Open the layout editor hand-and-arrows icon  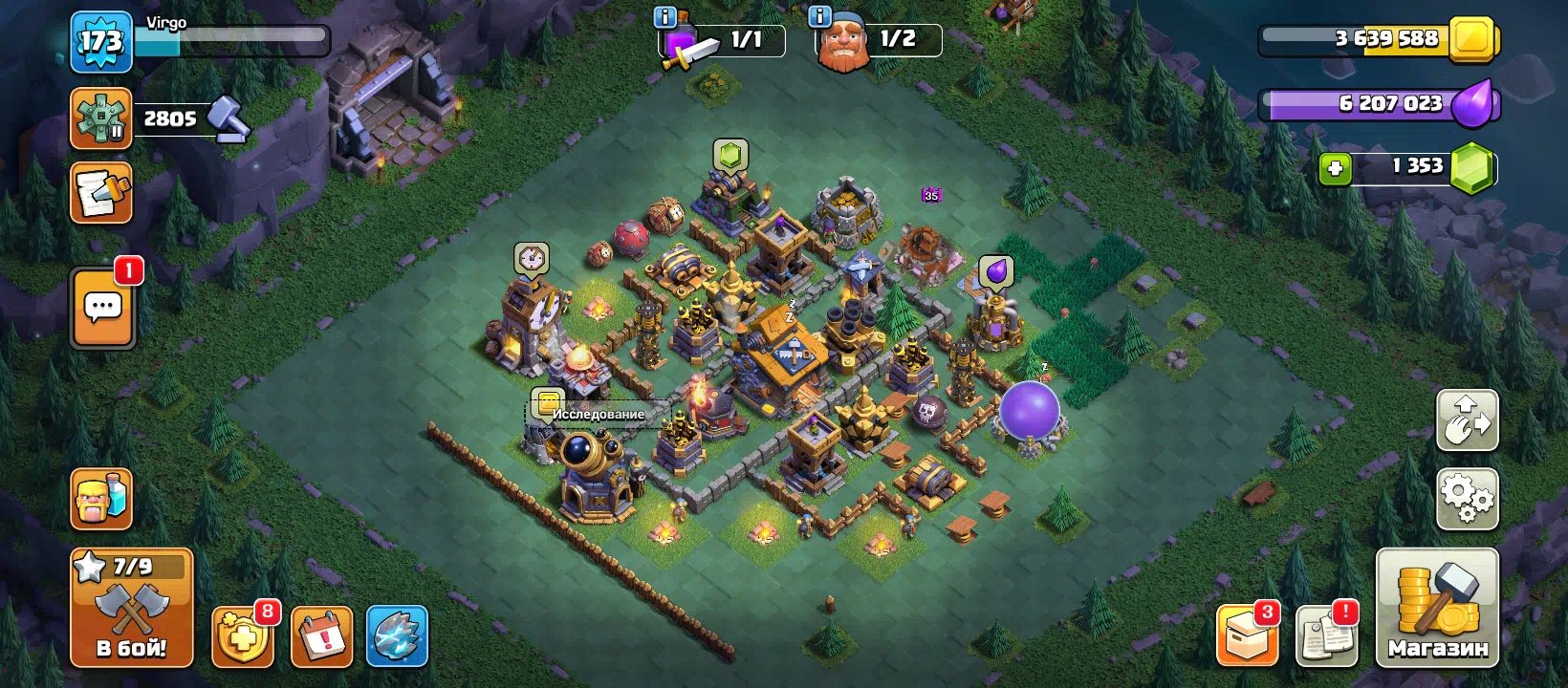(x=1468, y=421)
